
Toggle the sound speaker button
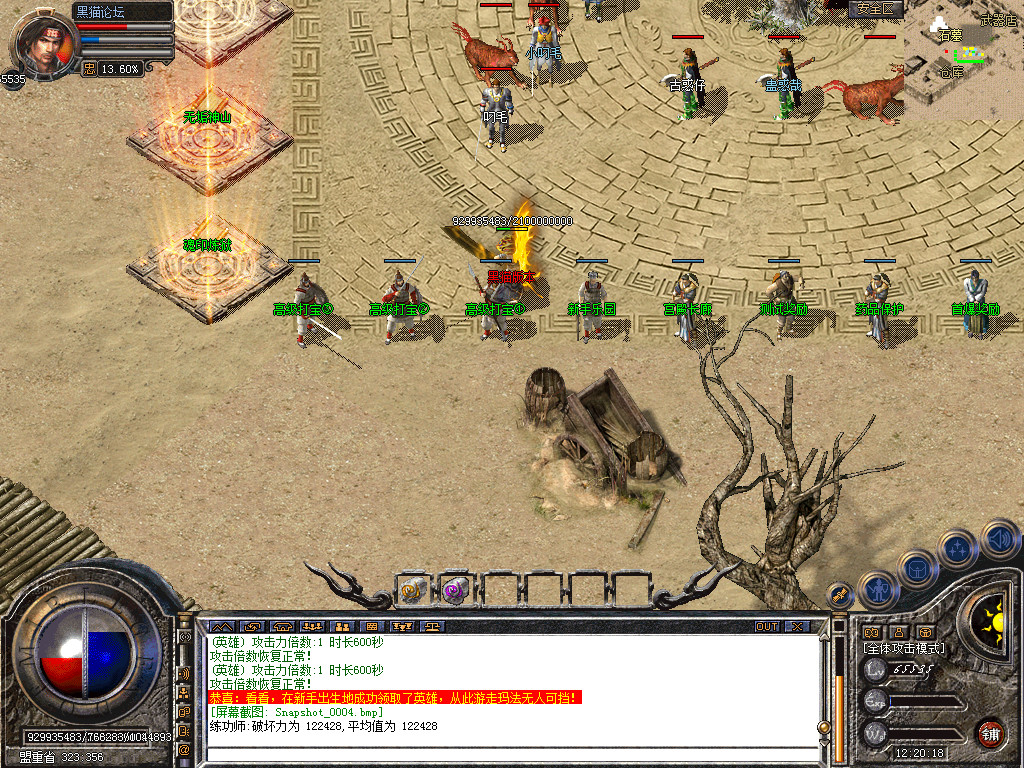(x=999, y=540)
